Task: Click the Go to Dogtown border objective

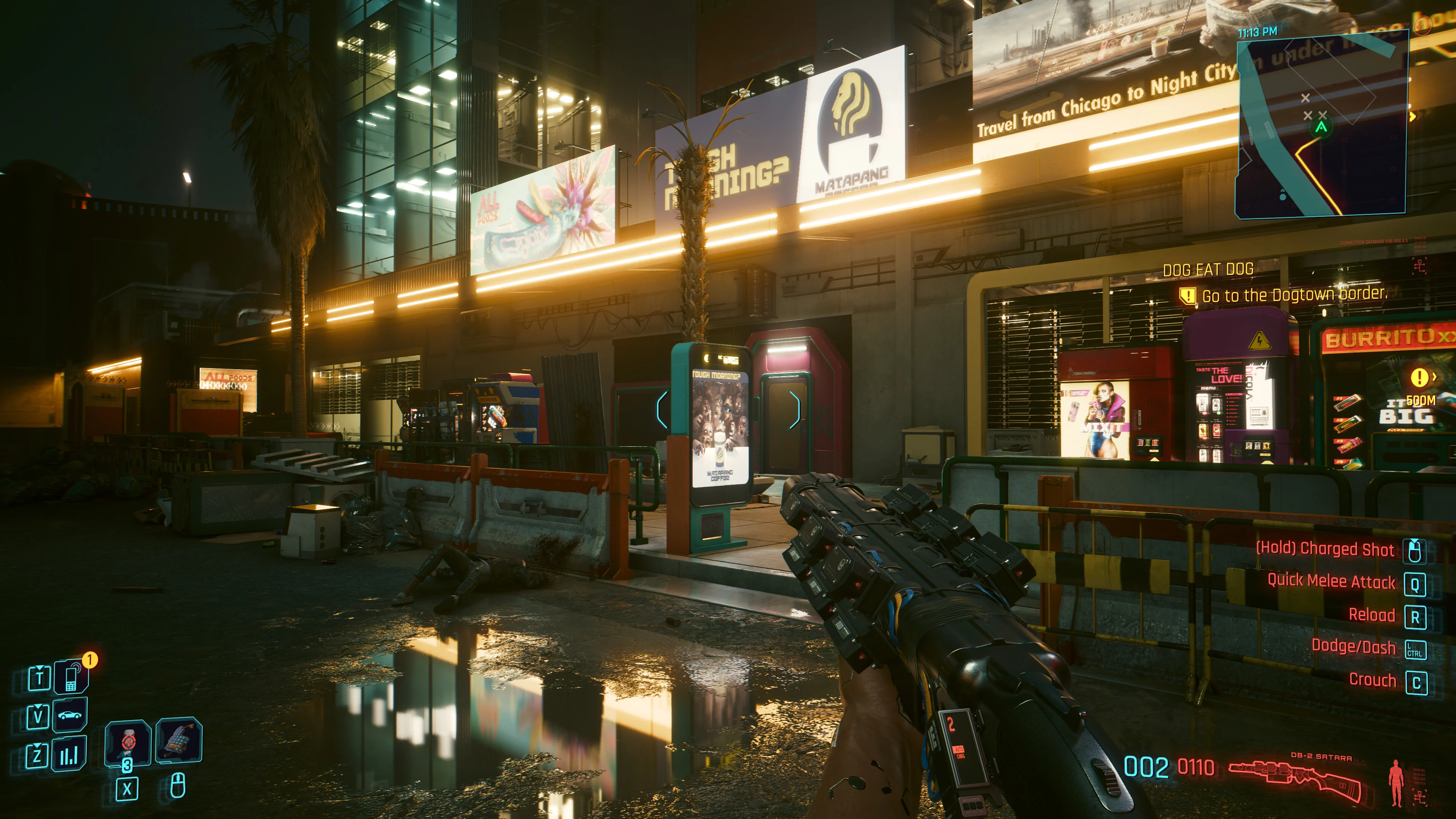Action: (1293, 295)
